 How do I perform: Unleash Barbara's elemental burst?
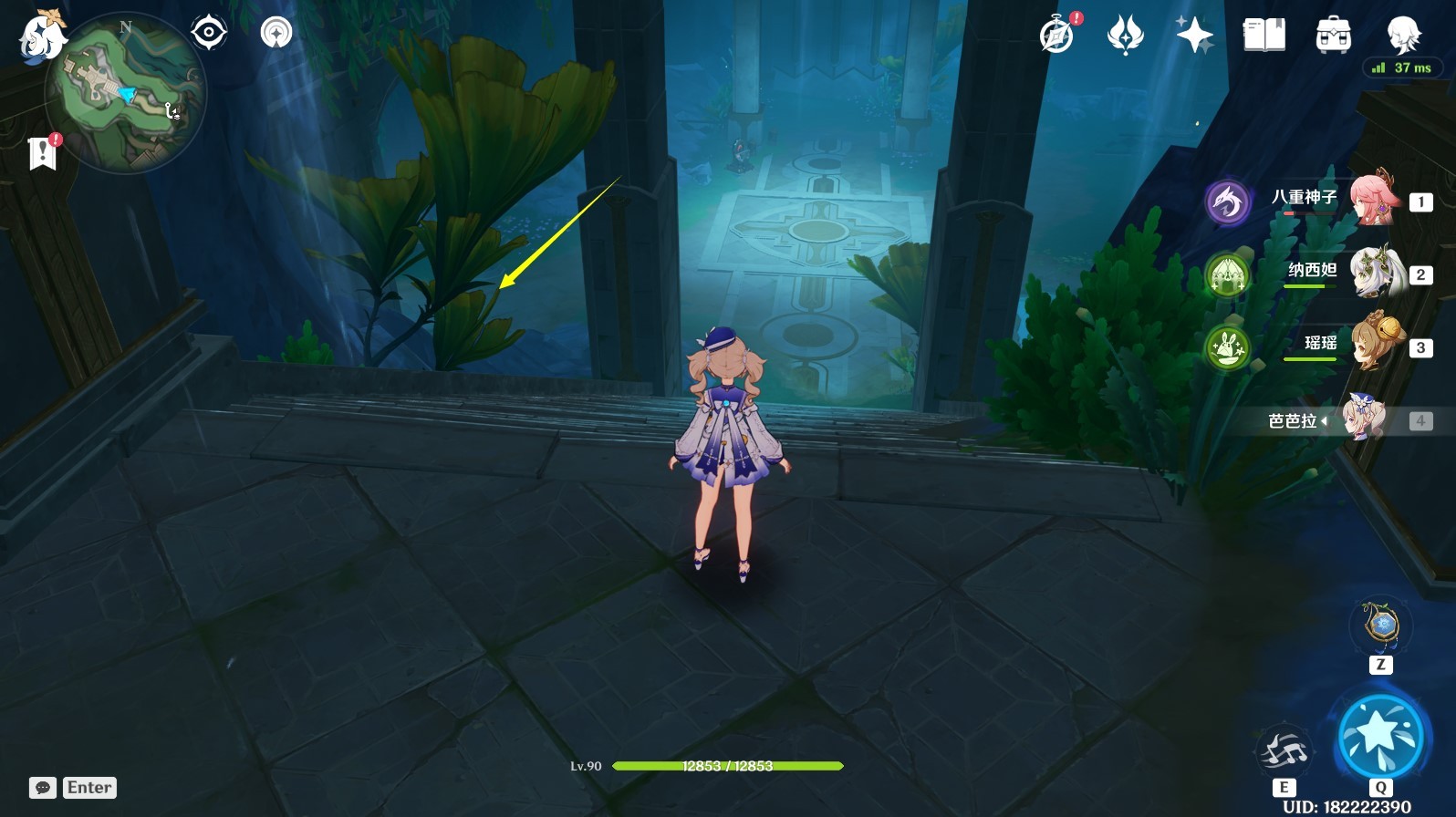[x=1379, y=735]
